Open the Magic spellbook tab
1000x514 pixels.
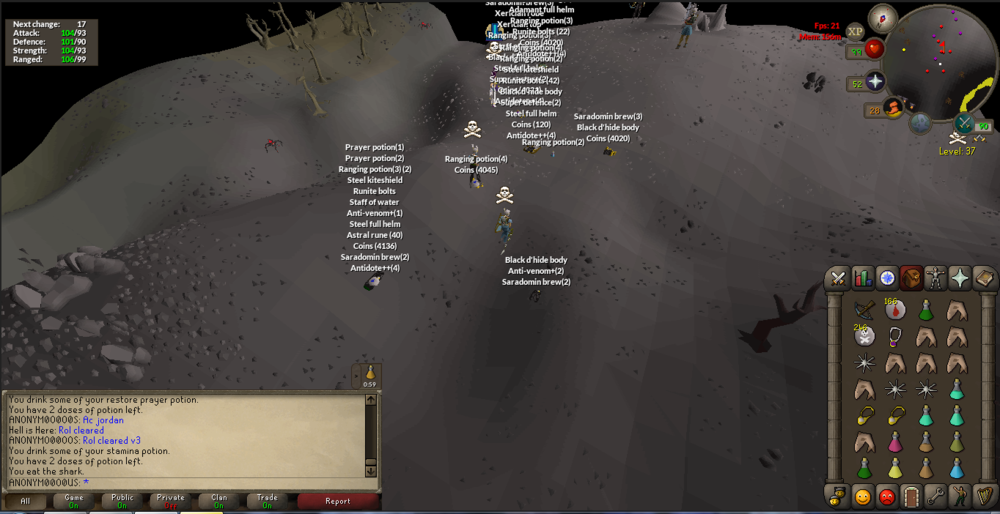tap(984, 278)
